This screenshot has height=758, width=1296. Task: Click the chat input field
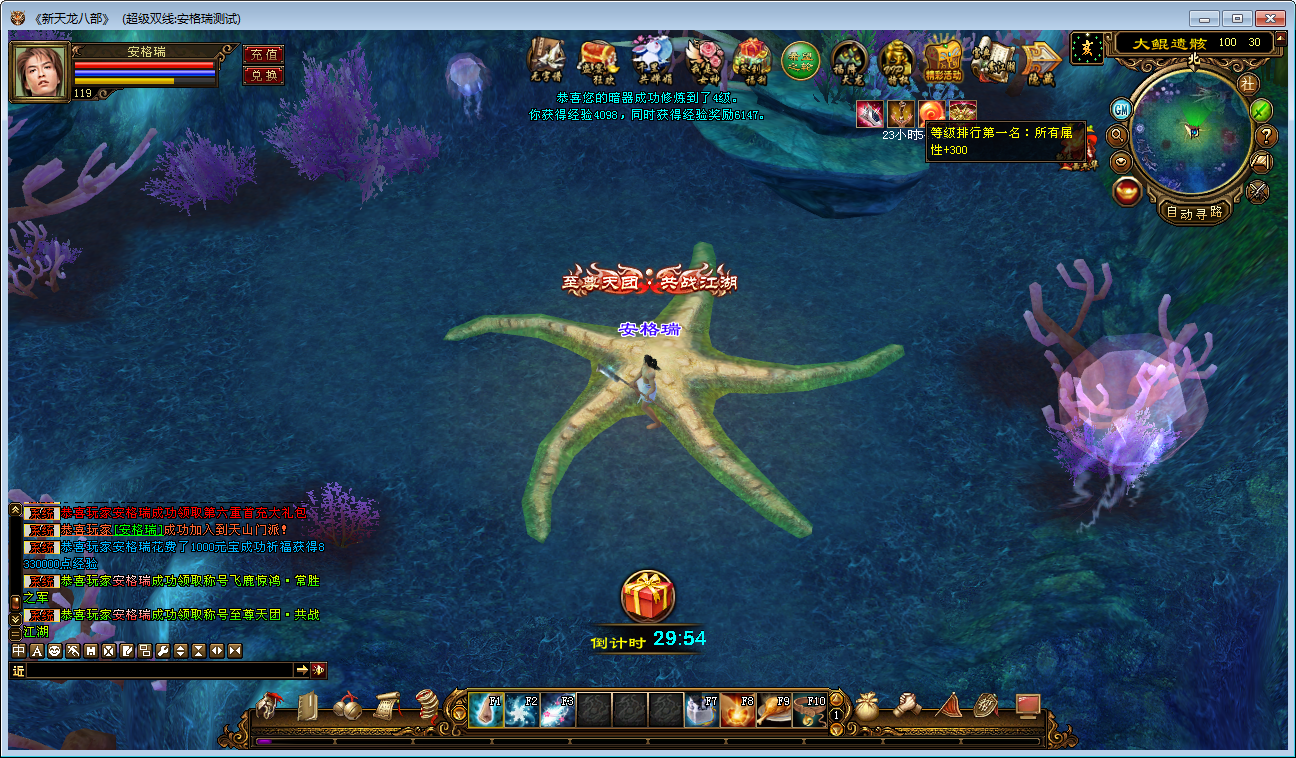pos(160,670)
